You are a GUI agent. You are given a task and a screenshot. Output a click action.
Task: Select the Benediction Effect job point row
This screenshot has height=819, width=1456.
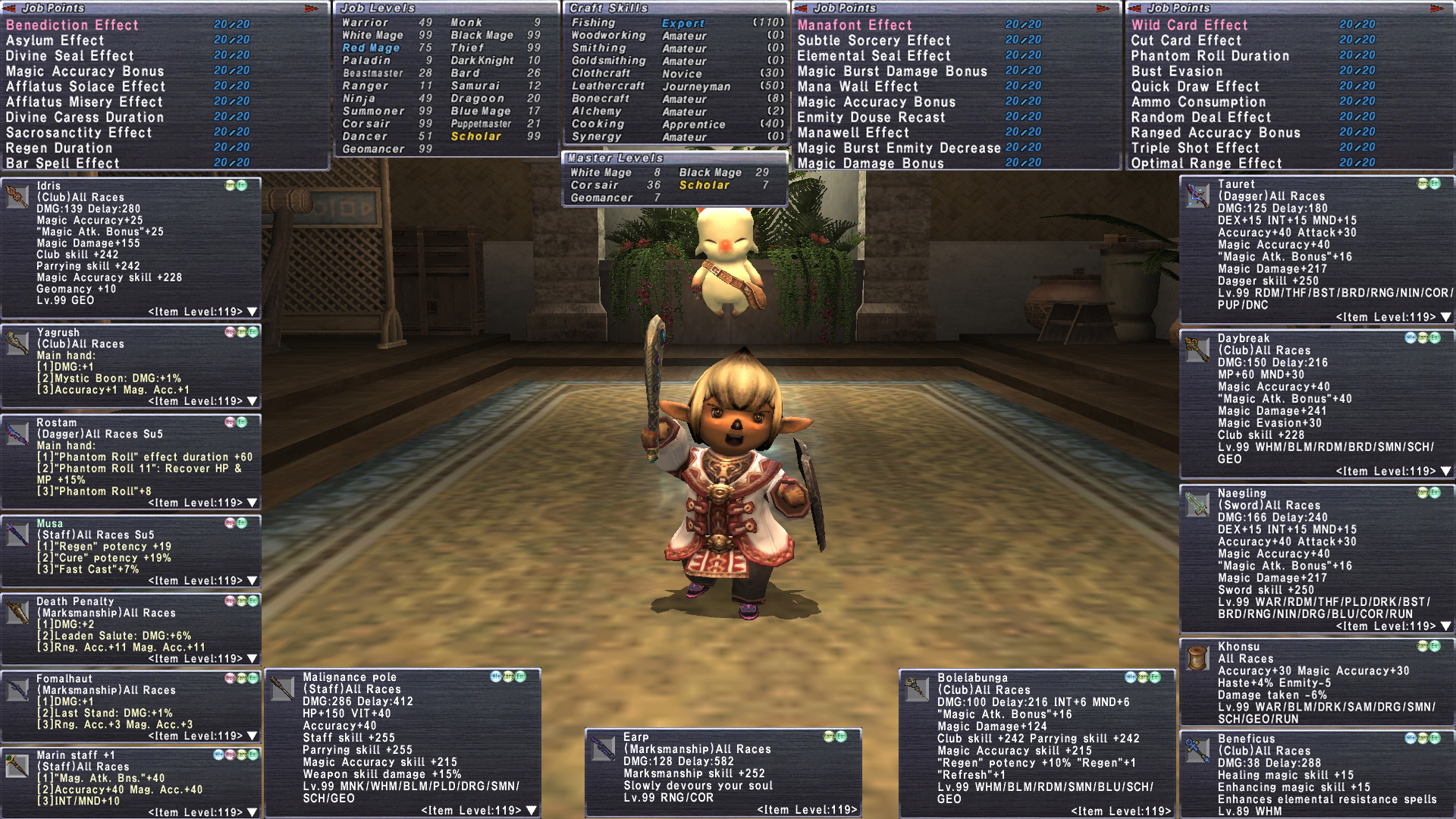click(73, 25)
